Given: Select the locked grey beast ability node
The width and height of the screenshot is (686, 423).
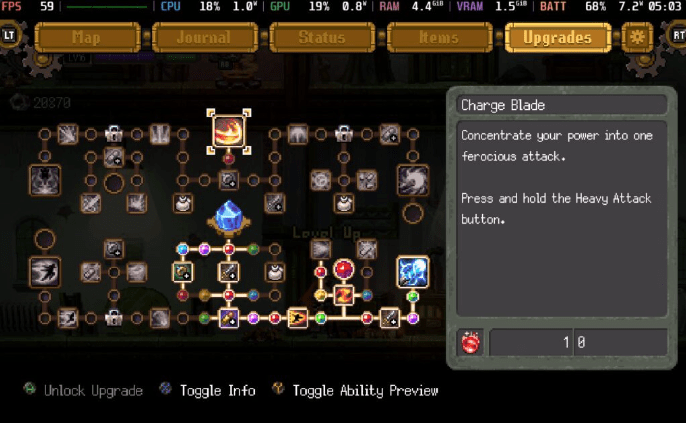Looking at the screenshot, I should click(x=44, y=180).
